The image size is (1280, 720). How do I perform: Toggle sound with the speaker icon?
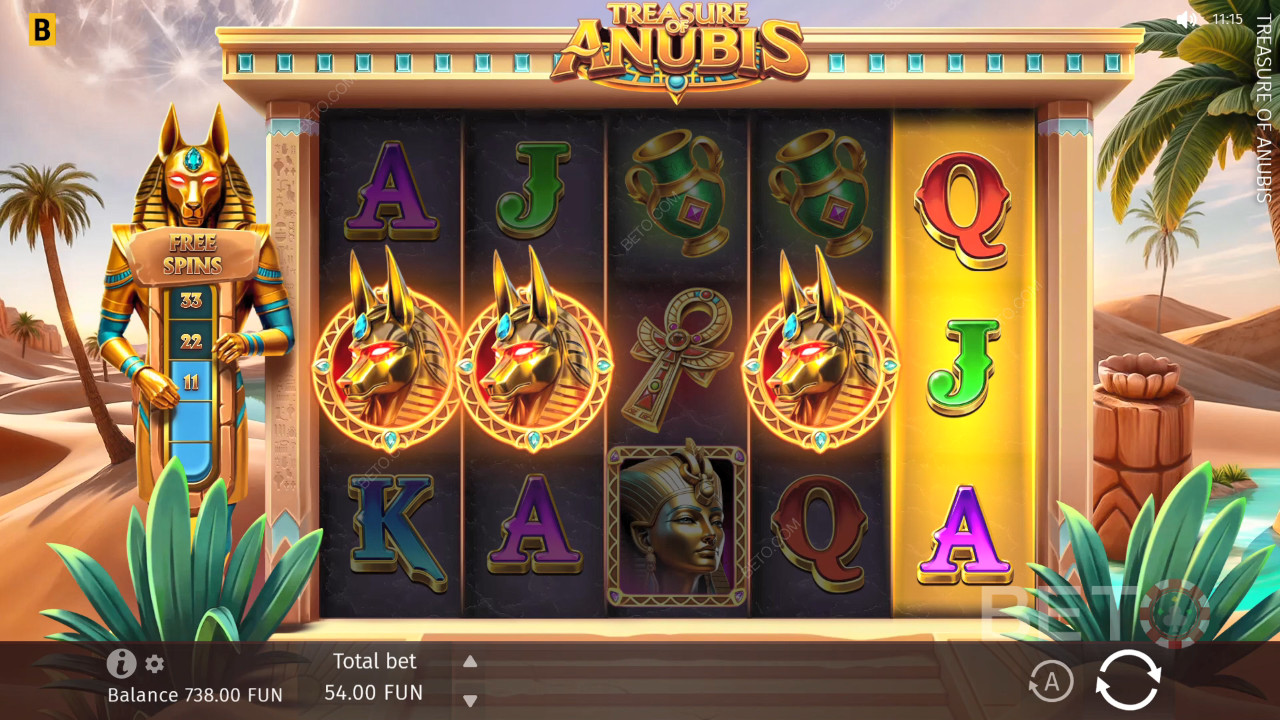1187,19
